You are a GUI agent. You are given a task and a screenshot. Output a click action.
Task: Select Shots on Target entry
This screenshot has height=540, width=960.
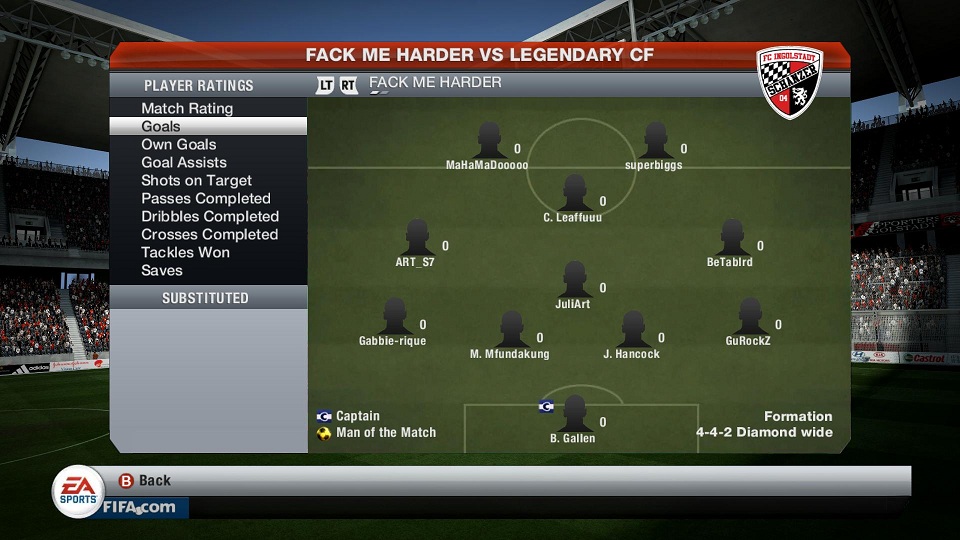point(197,180)
